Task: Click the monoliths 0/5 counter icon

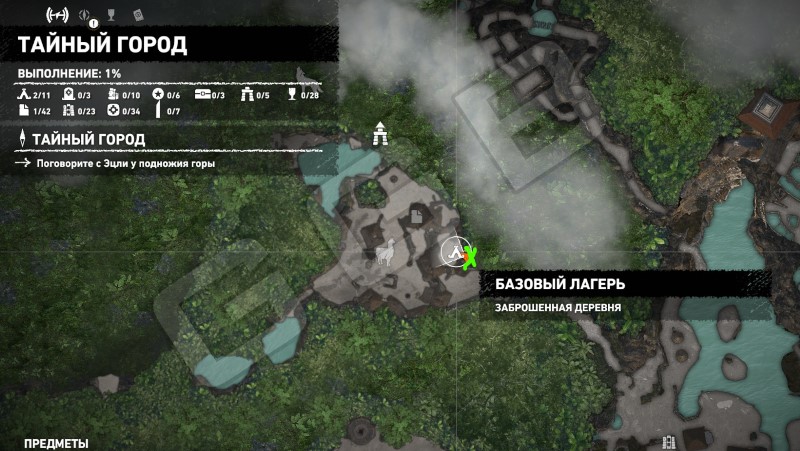Action: 248,95
